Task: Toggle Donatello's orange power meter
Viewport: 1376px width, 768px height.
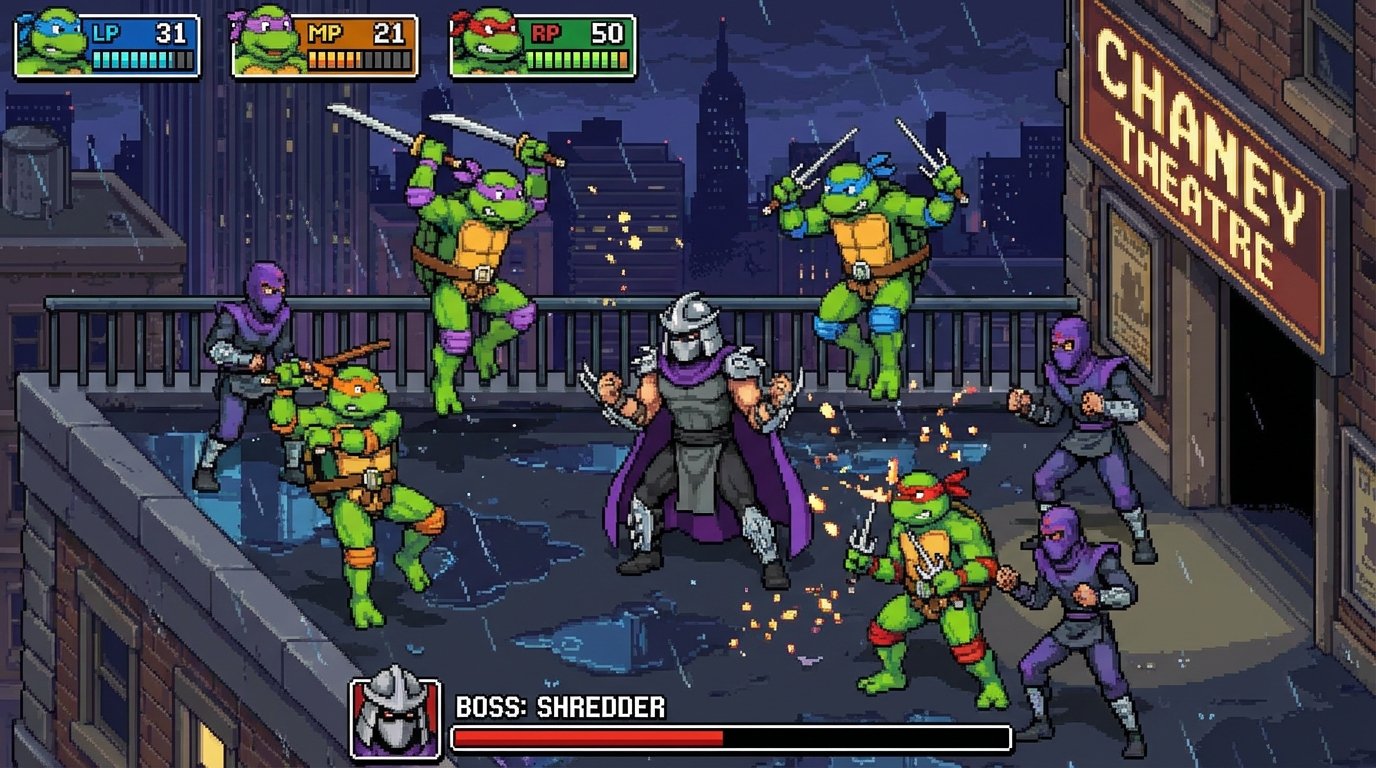Action: click(355, 60)
